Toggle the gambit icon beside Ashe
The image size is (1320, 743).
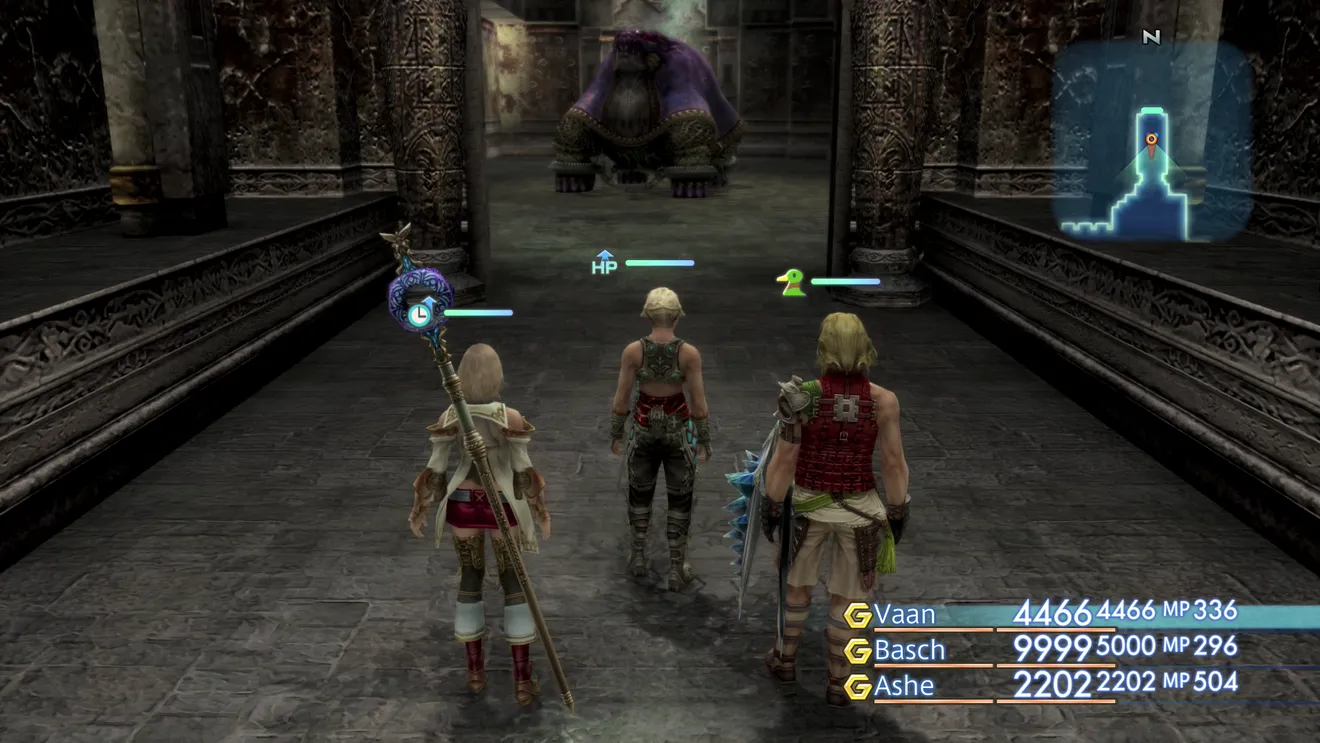857,687
